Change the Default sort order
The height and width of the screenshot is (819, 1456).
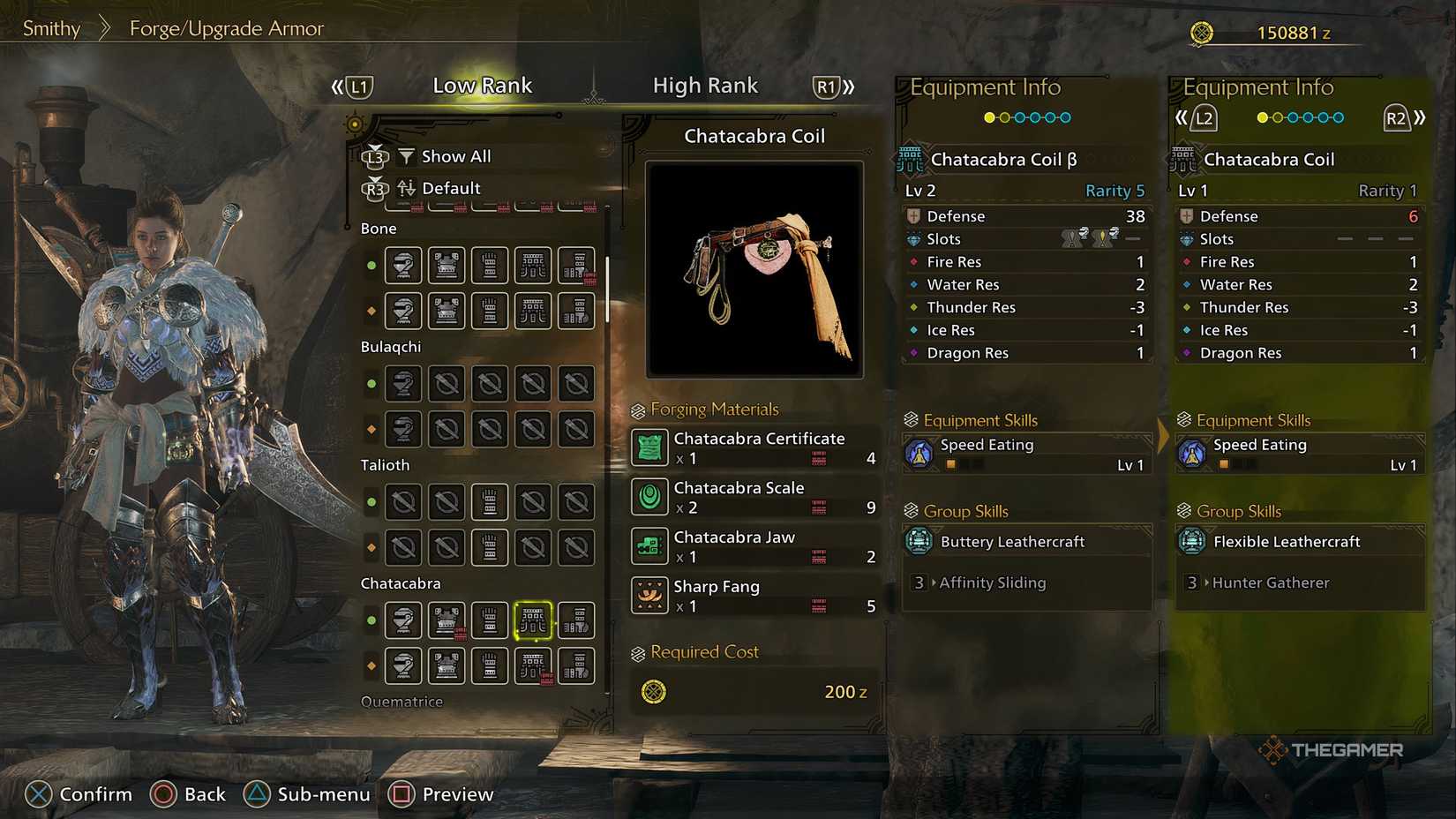[x=450, y=188]
